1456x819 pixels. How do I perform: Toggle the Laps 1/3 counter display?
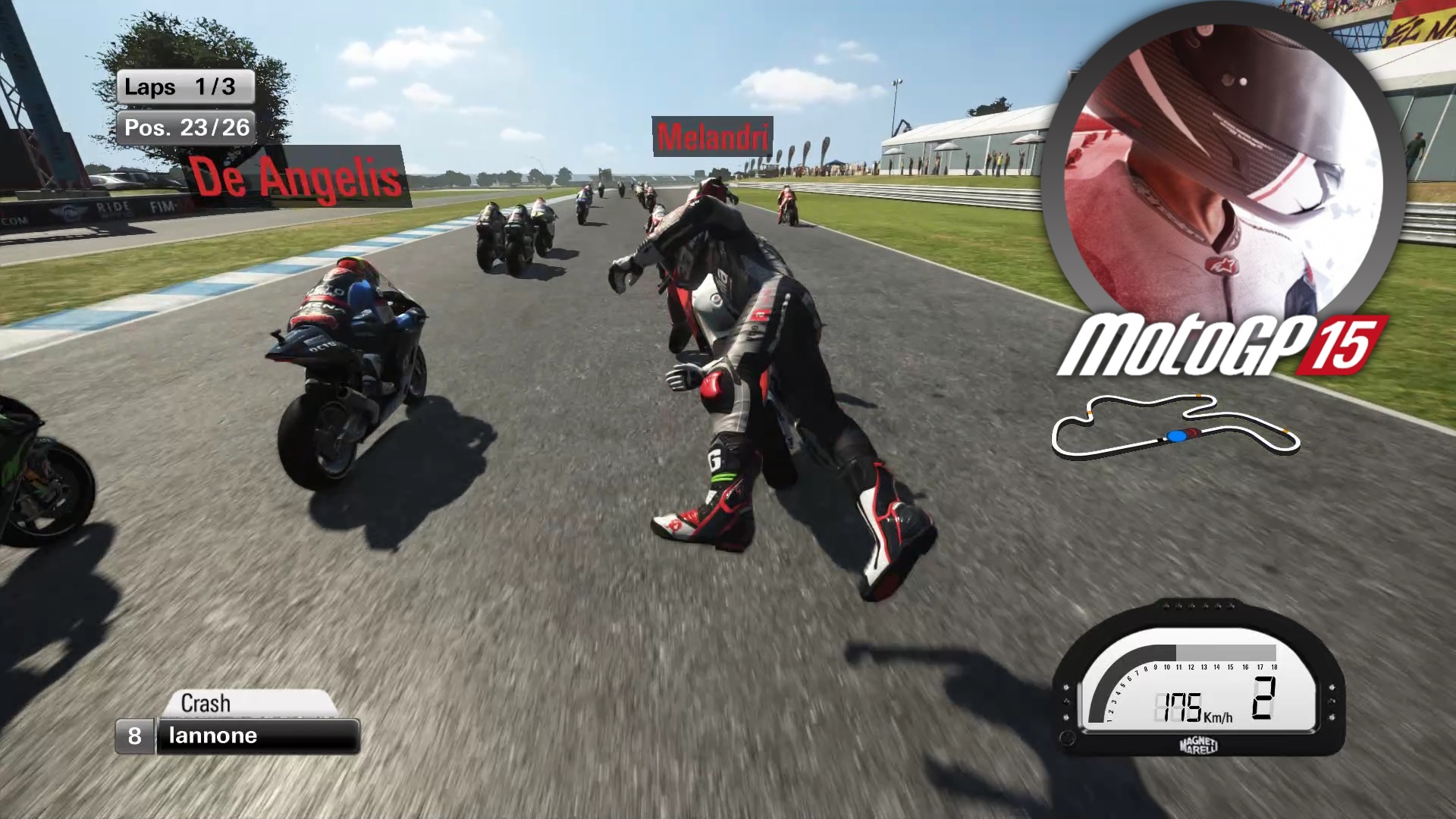click(186, 87)
